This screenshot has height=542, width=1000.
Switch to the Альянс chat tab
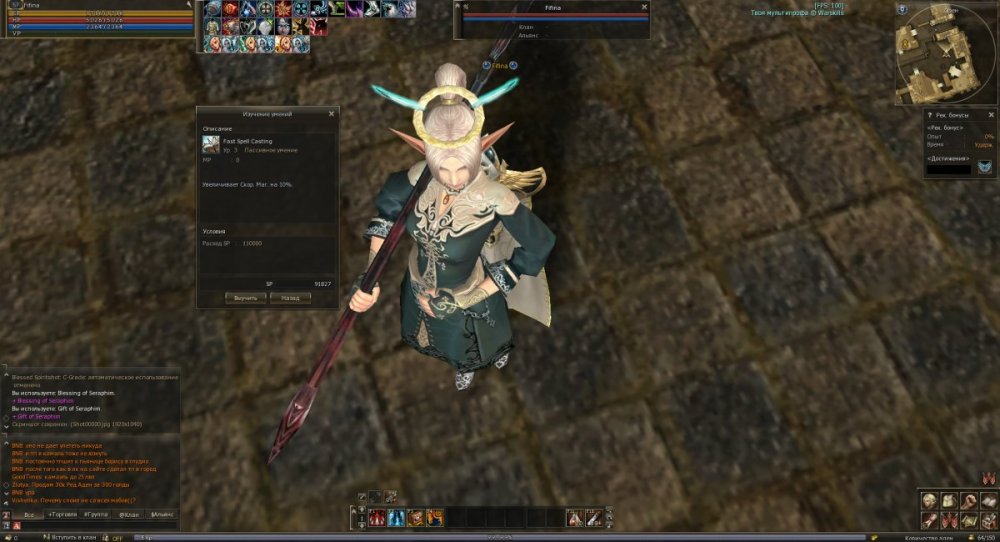click(x=162, y=514)
